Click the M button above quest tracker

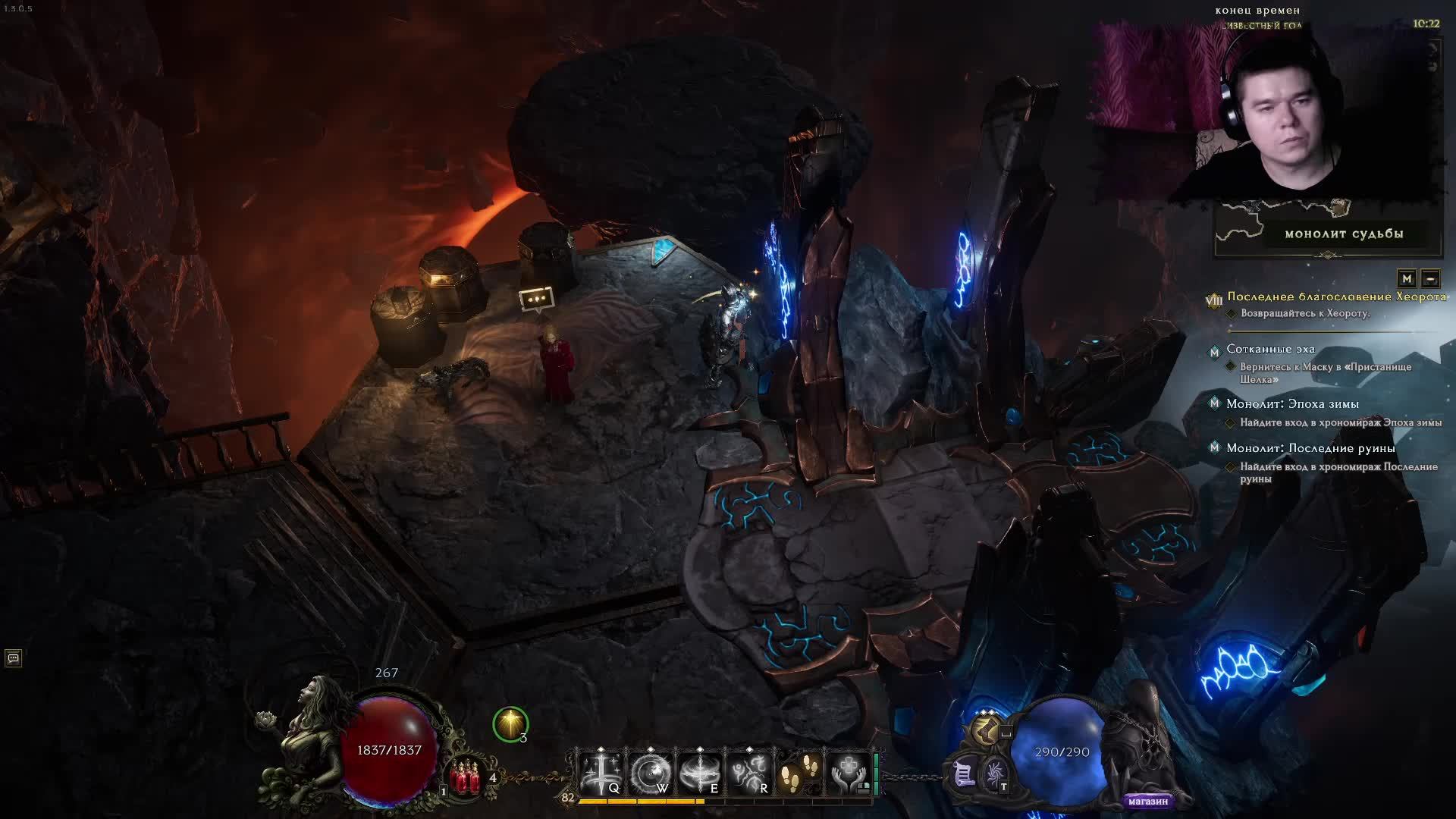(1407, 278)
